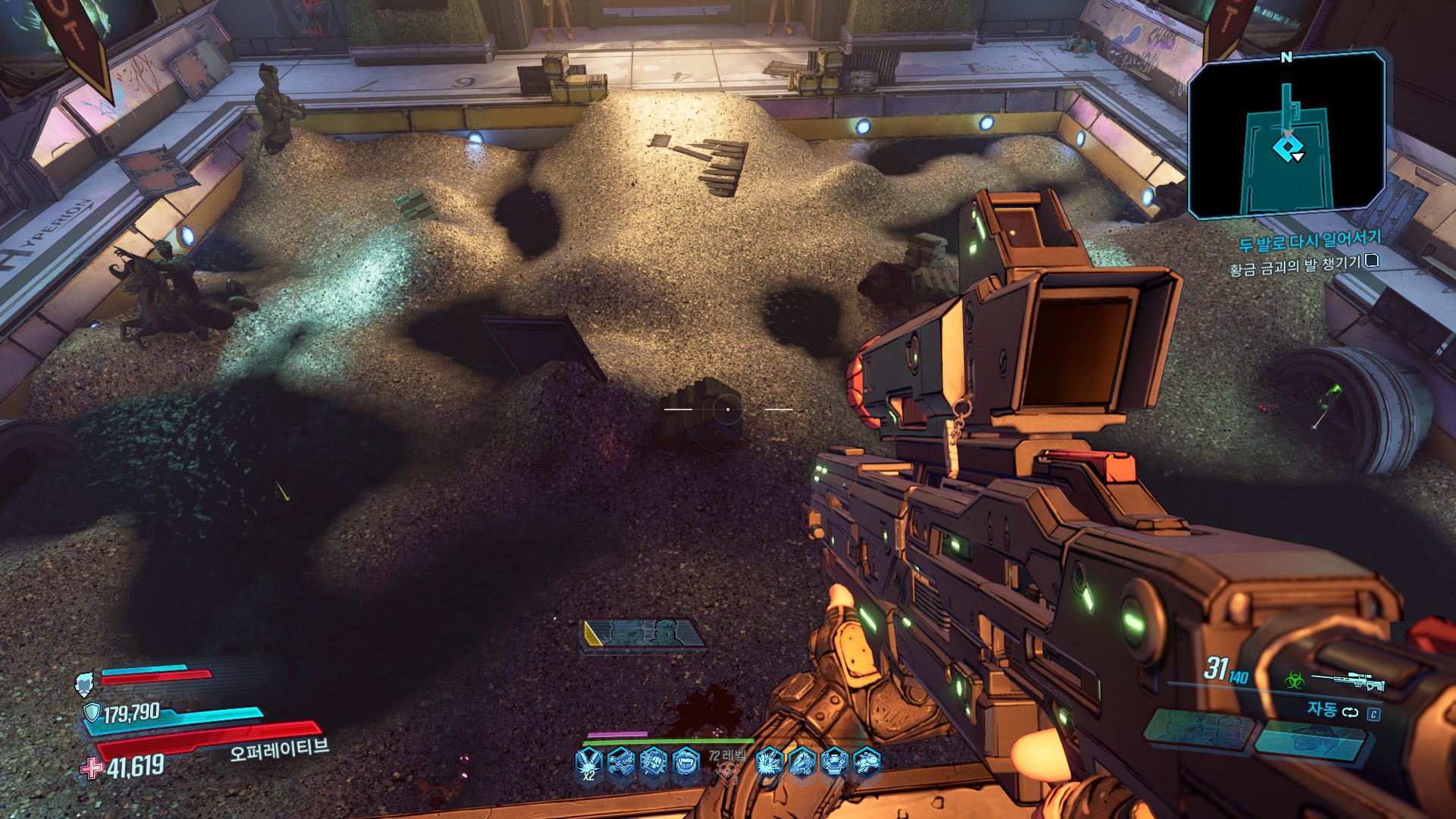Select the green biohazard element icon
Screen dimensions: 1456x819
[1294, 679]
